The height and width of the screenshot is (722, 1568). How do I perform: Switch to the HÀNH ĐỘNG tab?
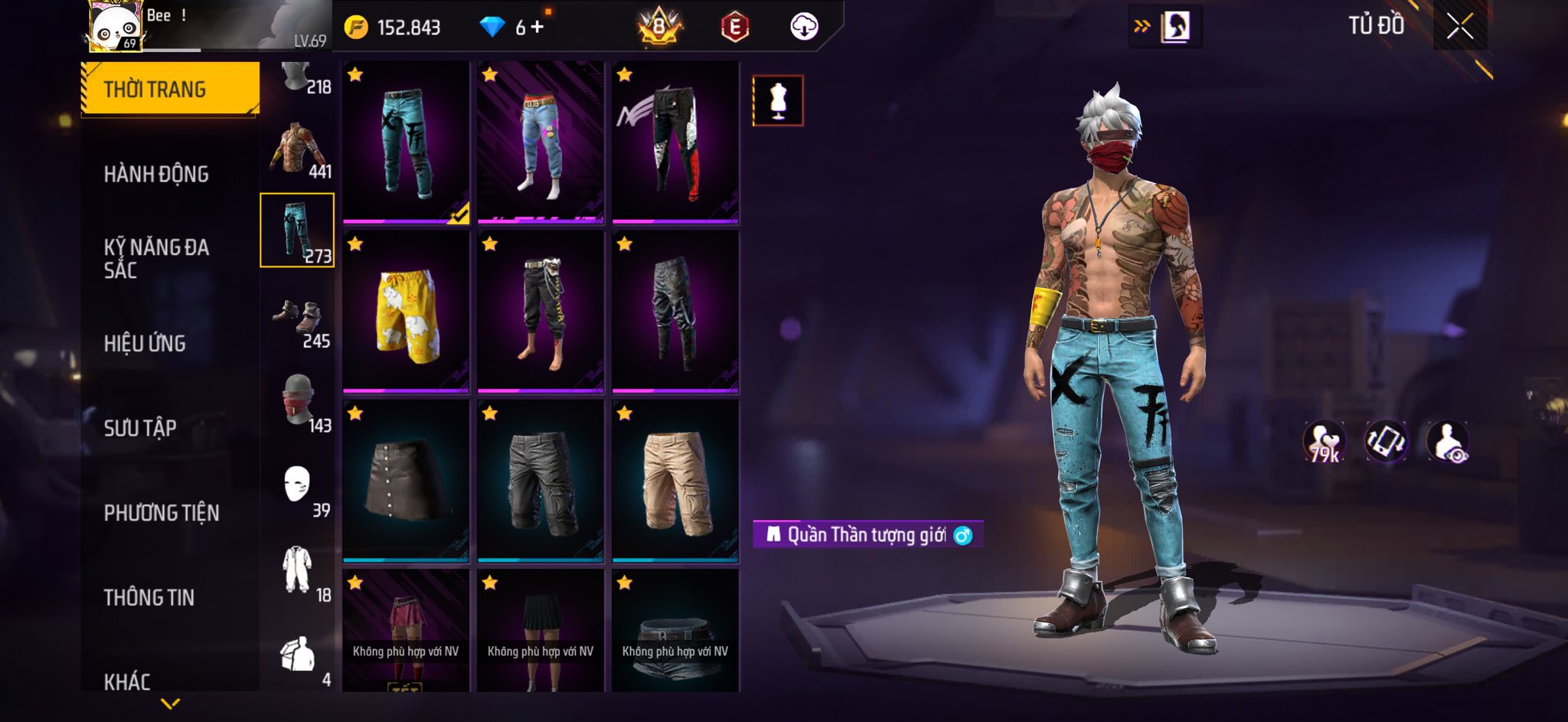tap(156, 174)
